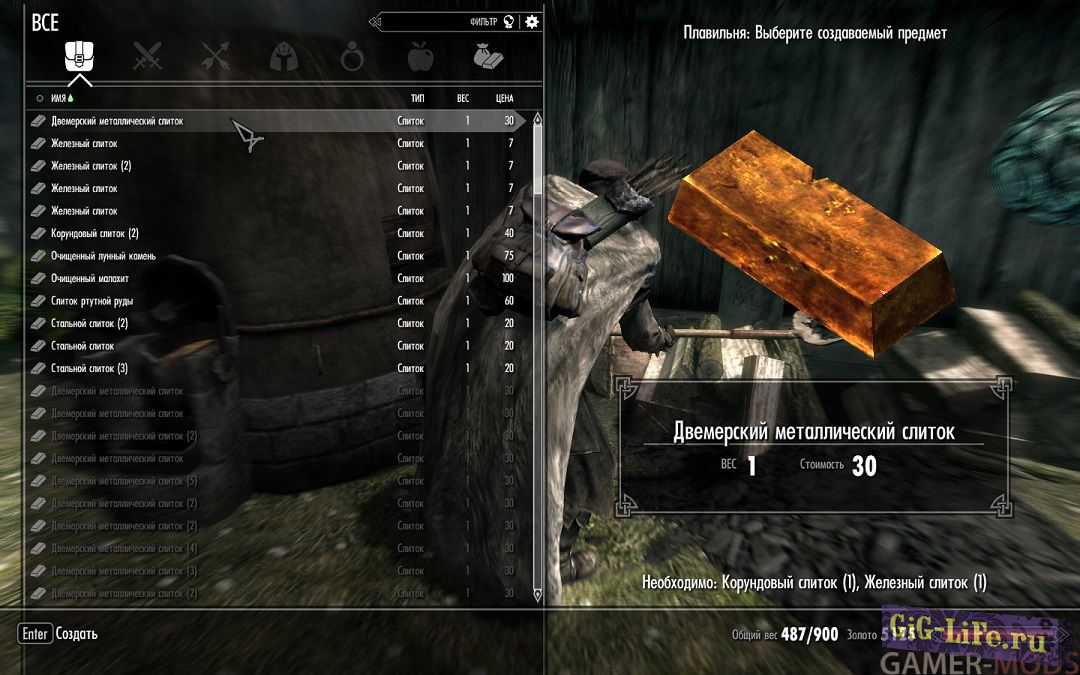The width and height of the screenshot is (1080, 675).
Task: Select the all-items bag category
Action: [x=79, y=56]
